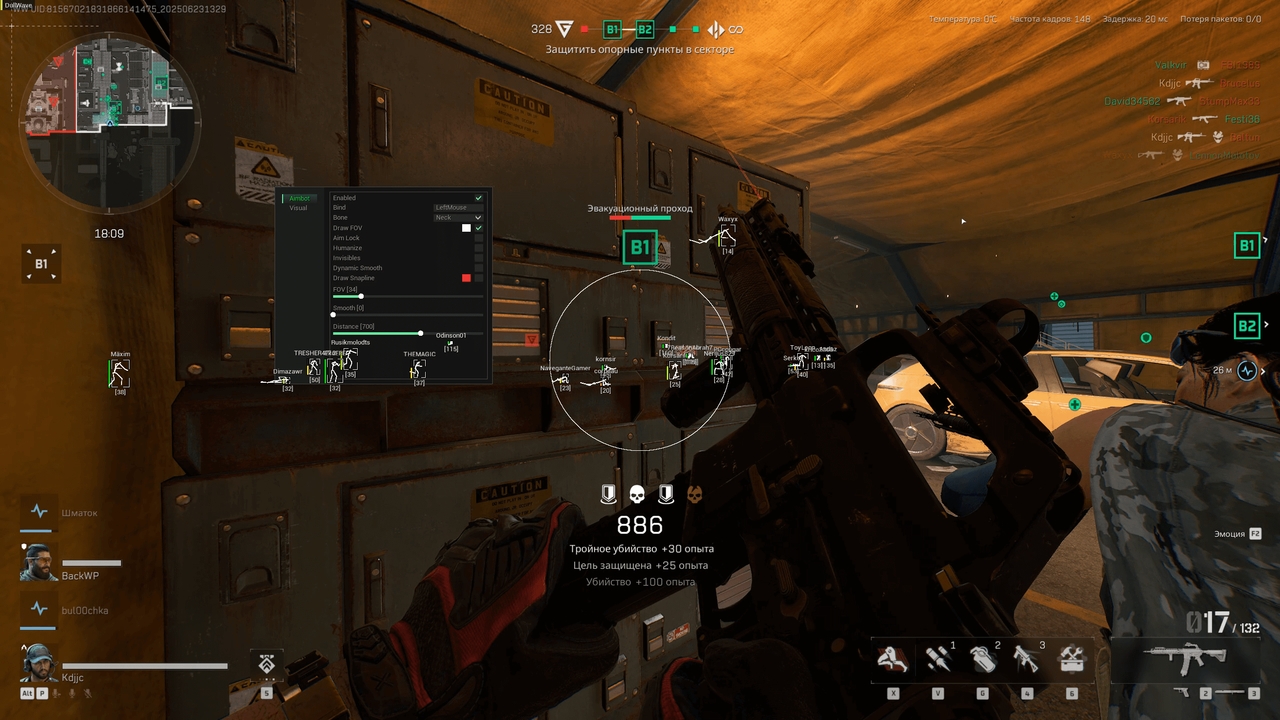Click the B1 marker on the left edge
Image resolution: width=1280 pixels, height=720 pixels.
[x=41, y=263]
